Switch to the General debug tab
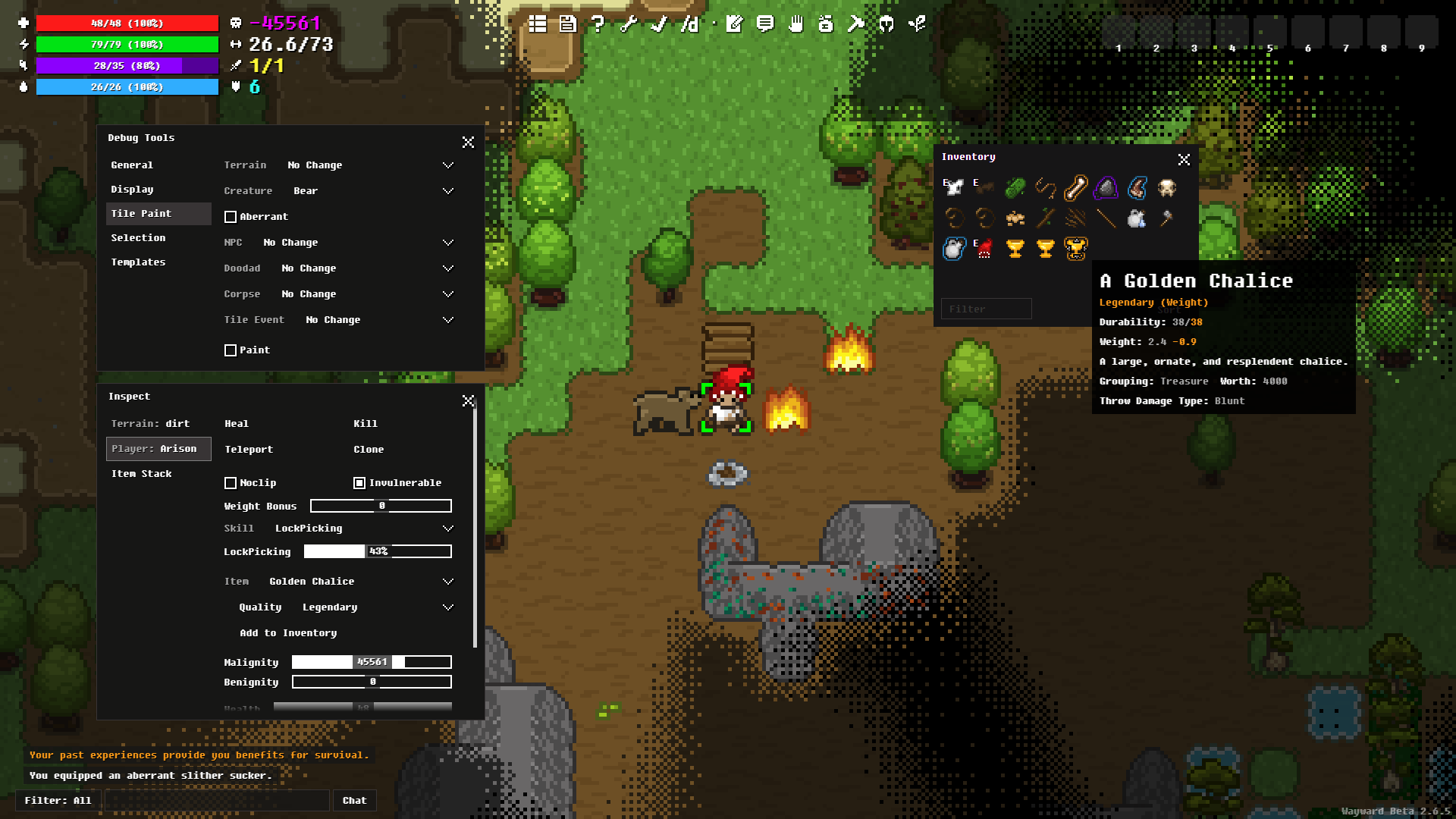 [132, 165]
